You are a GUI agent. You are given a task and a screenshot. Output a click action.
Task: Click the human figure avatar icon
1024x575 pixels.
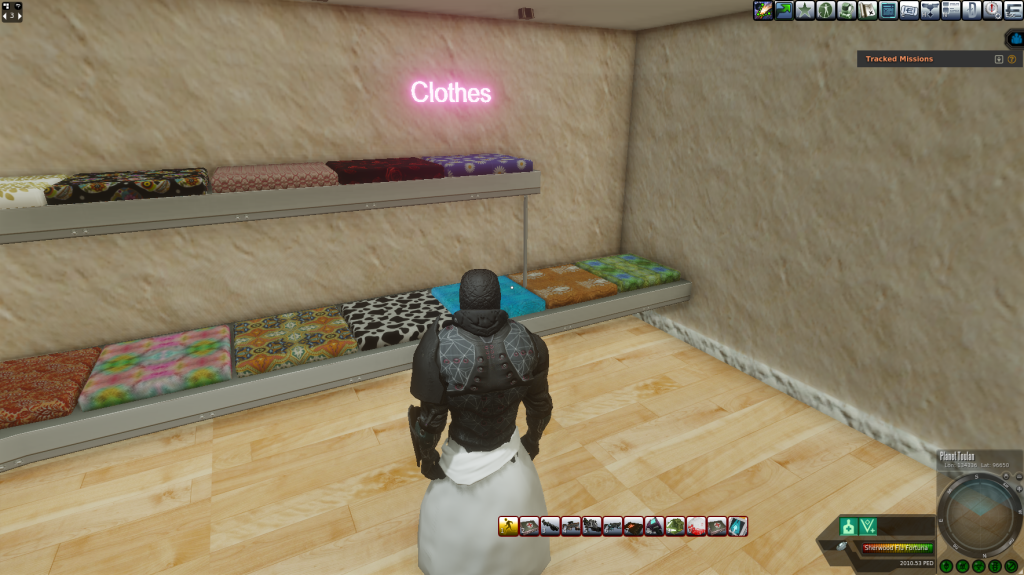coord(826,10)
